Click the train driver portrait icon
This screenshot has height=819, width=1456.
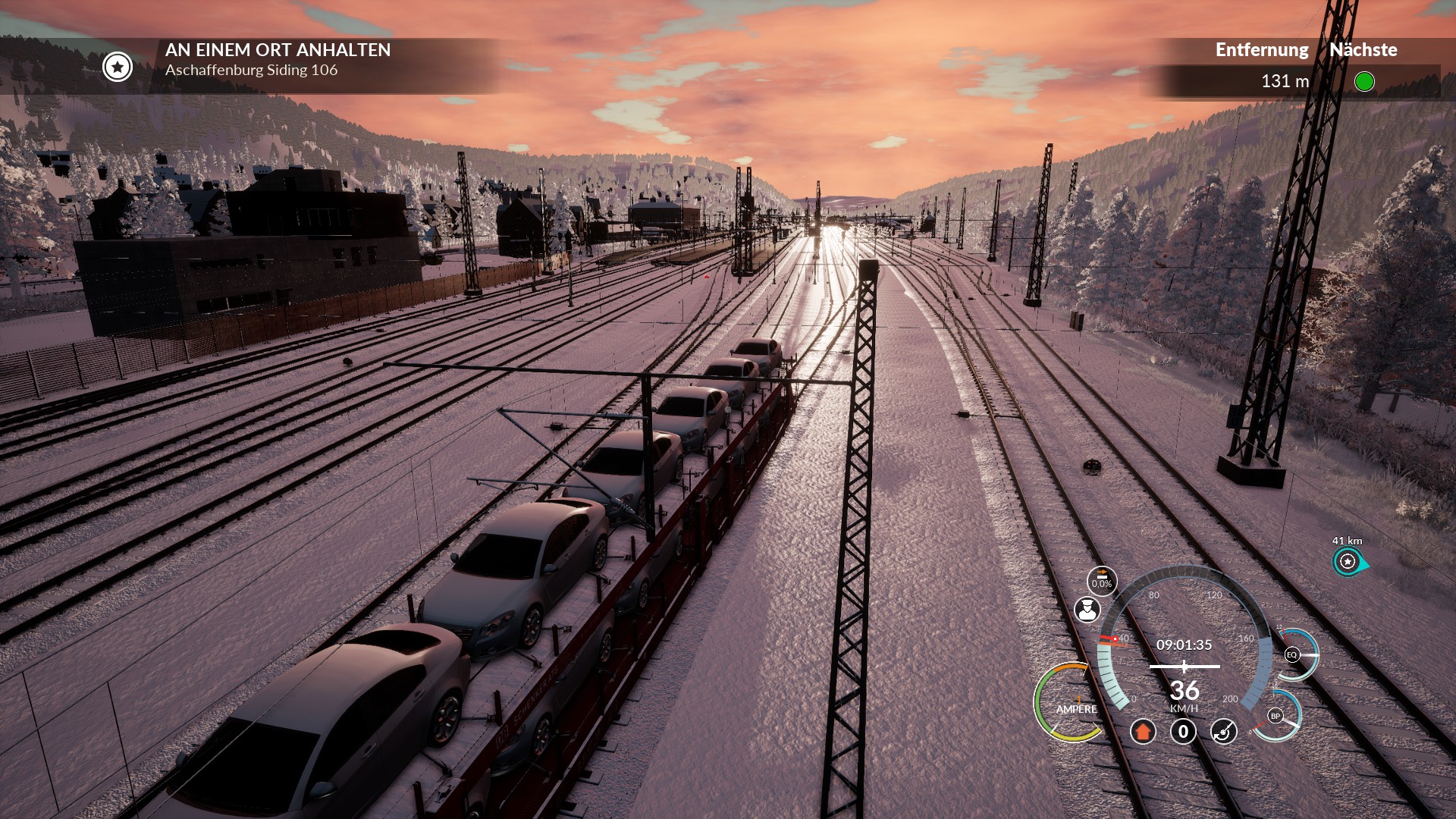[x=1087, y=609]
